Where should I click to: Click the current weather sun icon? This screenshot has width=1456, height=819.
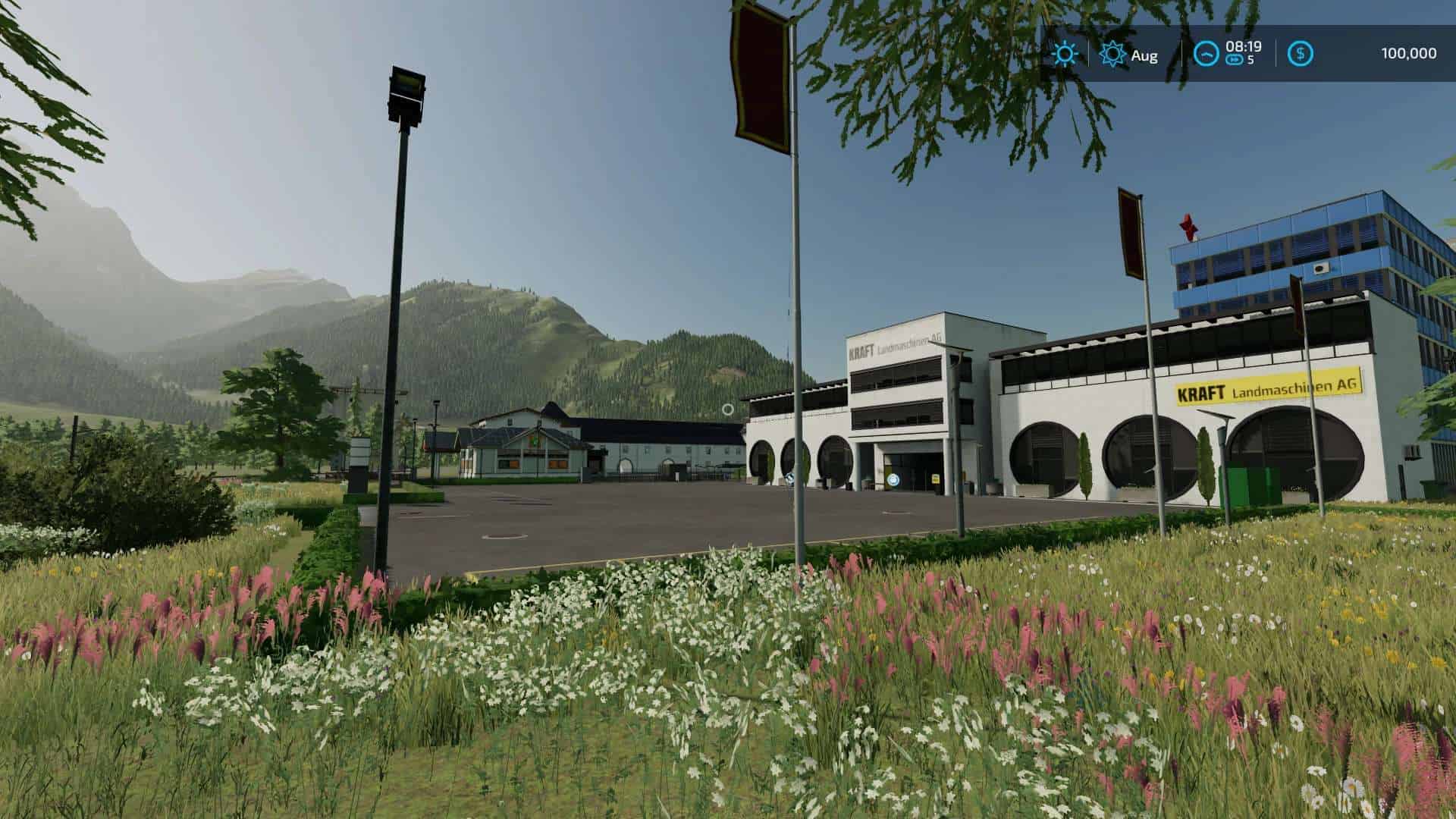(x=1066, y=53)
